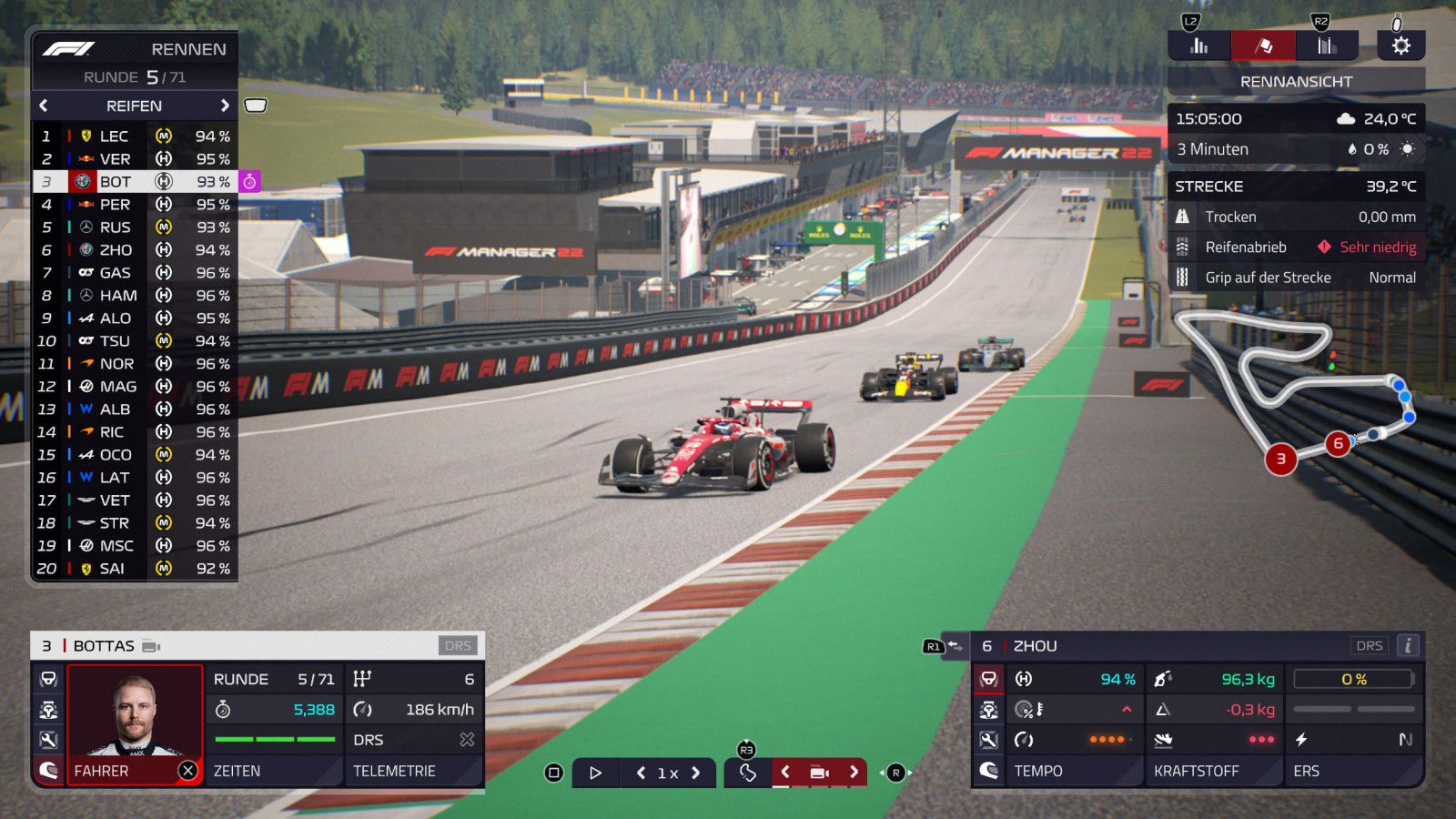Increase the simulation speed from 1x
Image resolution: width=1456 pixels, height=819 pixels.
696,773
